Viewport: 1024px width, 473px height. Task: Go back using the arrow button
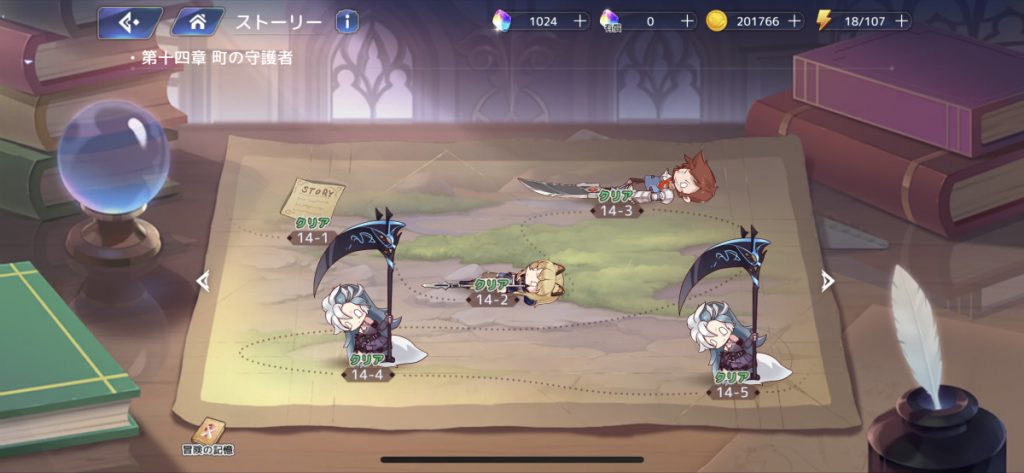coord(129,21)
